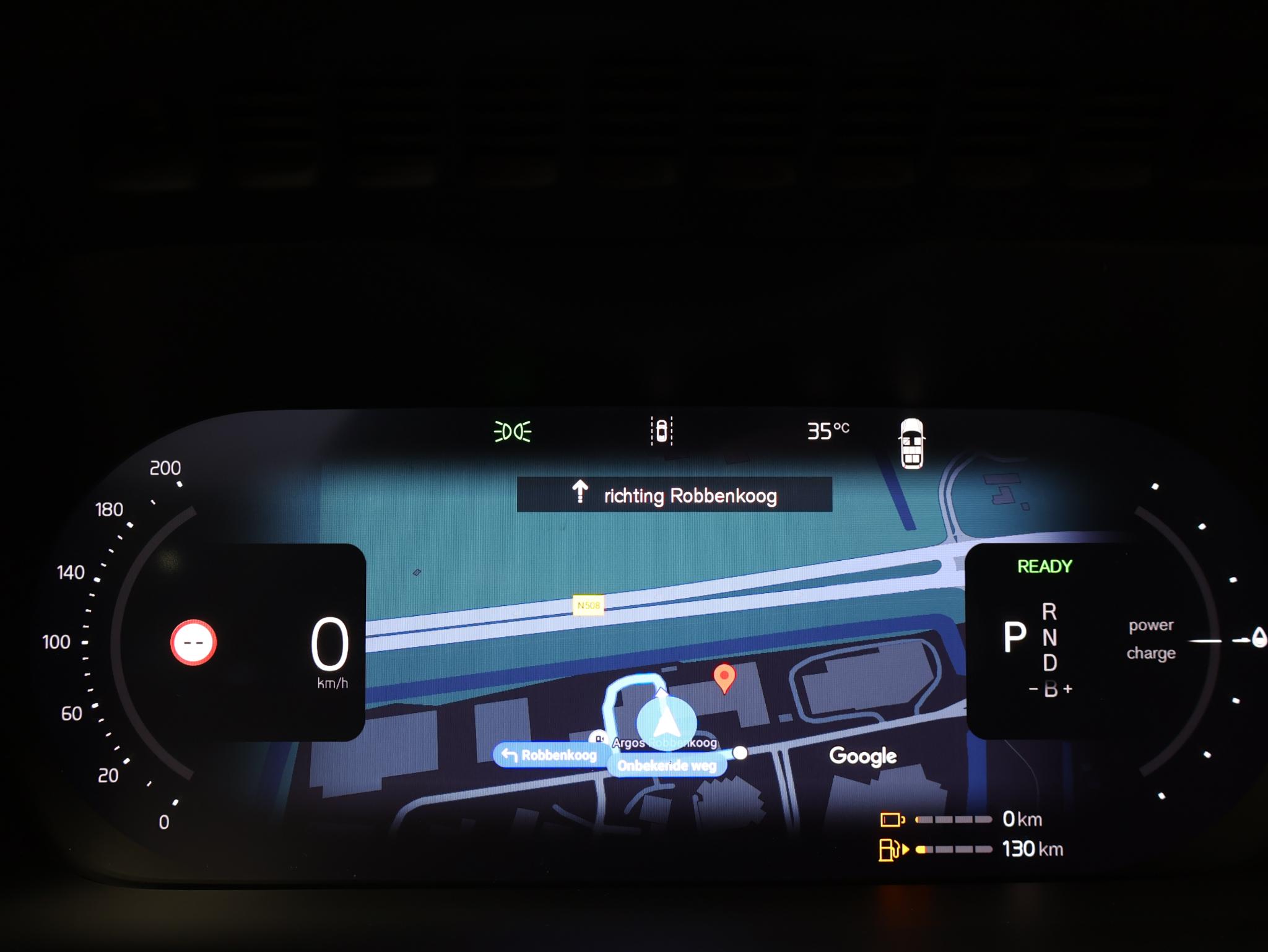This screenshot has height=952, width=1268.
Task: Select the red destination pin on the map
Action: (724, 677)
